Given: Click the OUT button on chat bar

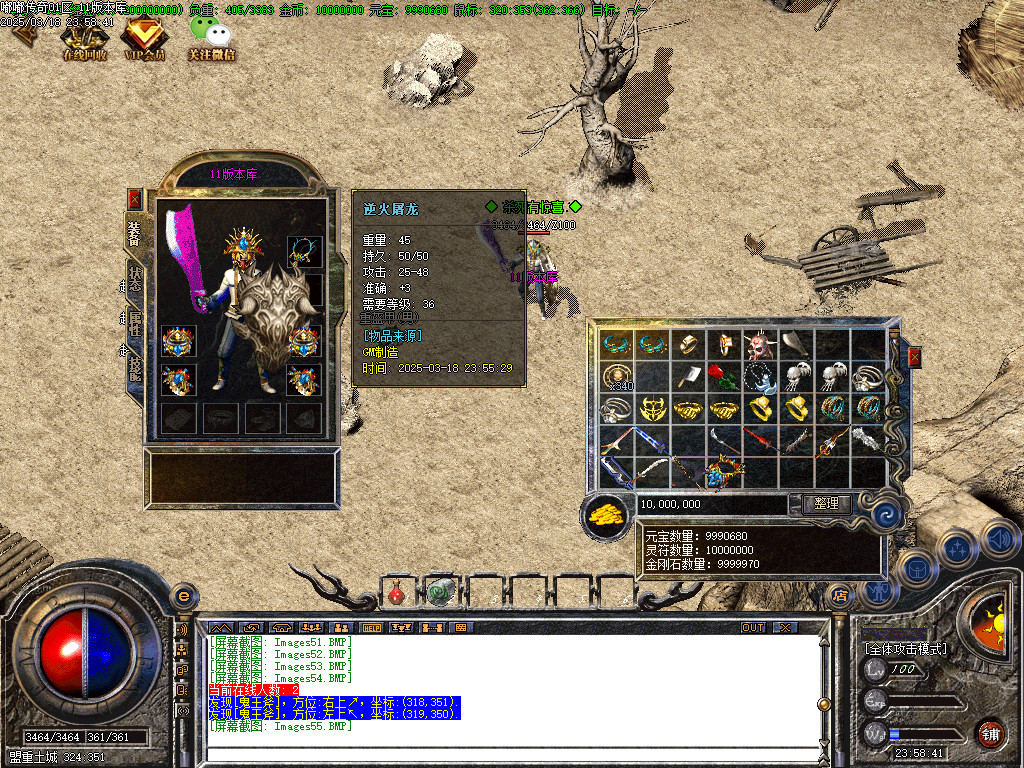Looking at the screenshot, I should click(752, 628).
